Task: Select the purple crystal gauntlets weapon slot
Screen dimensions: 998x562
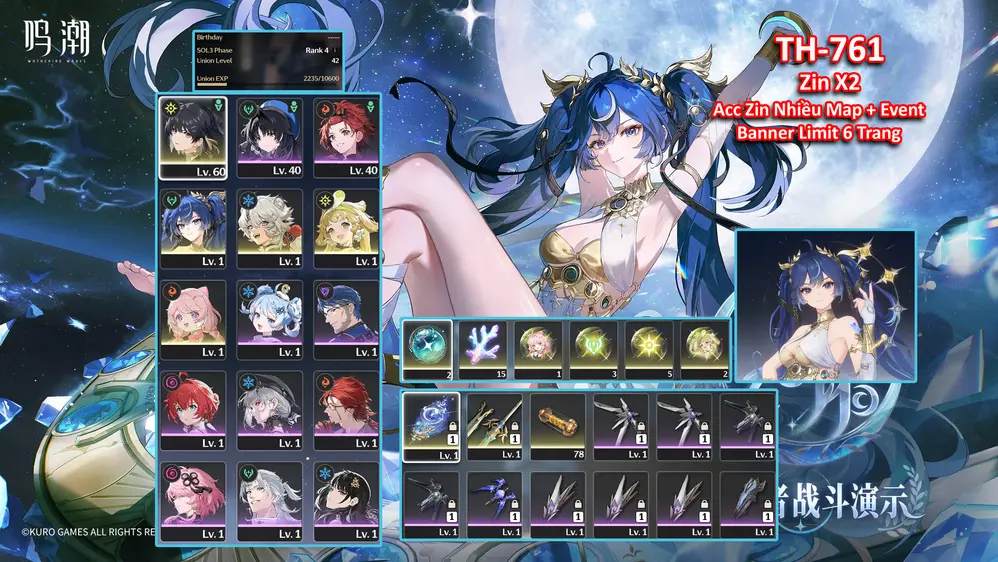Action: [495, 505]
